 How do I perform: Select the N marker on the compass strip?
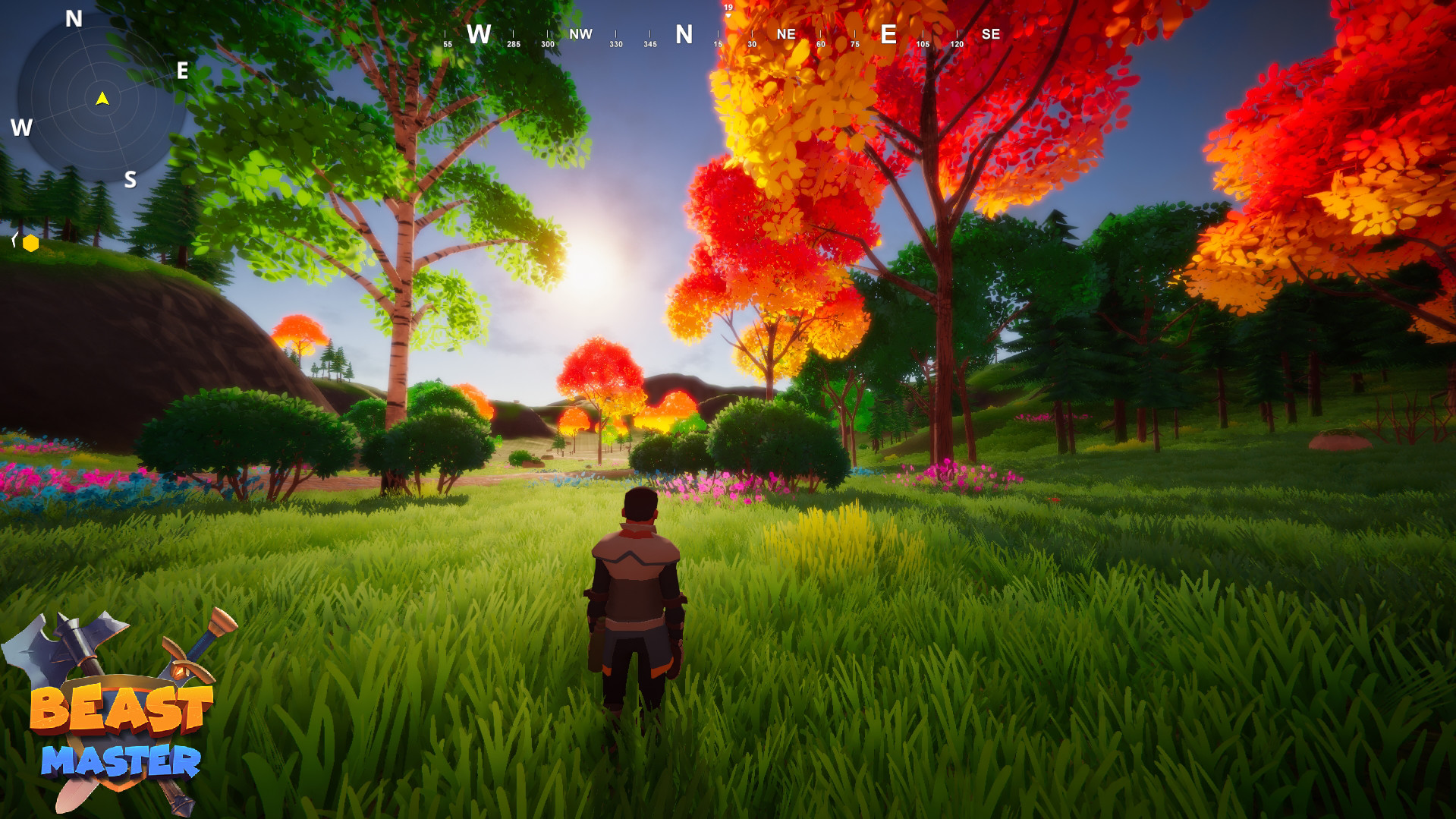(684, 34)
